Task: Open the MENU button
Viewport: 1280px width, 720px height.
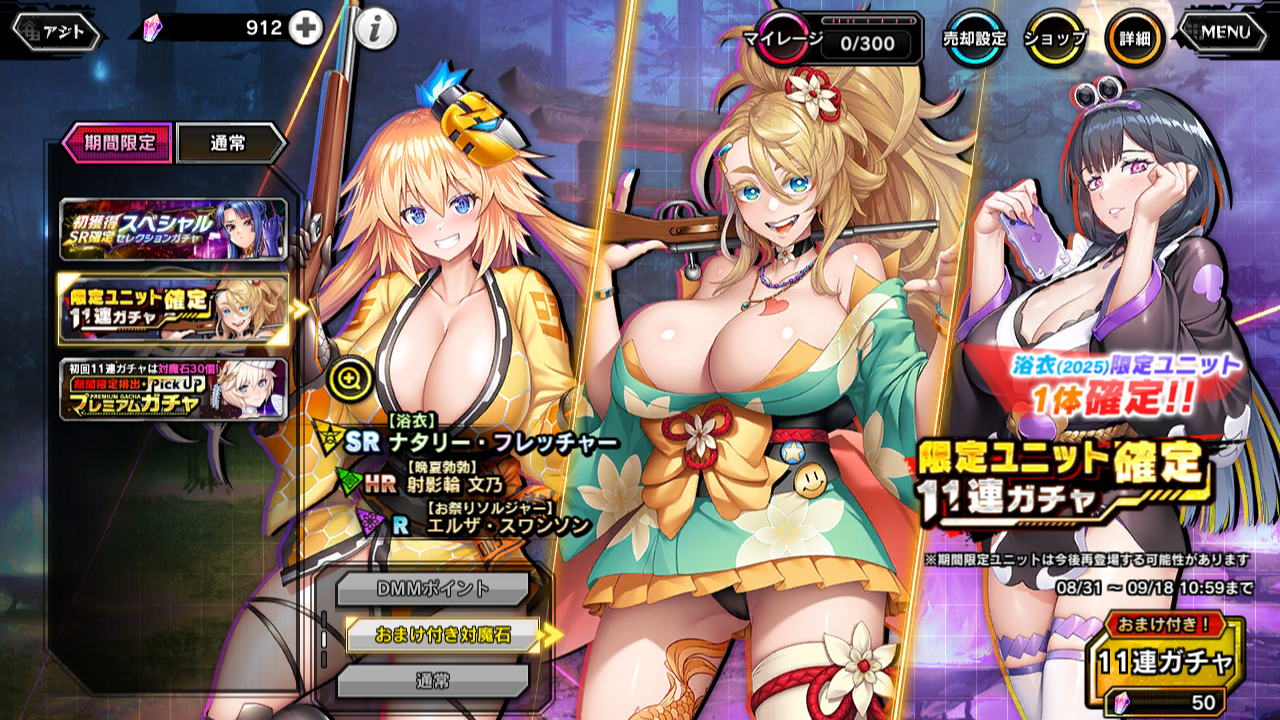Action: pos(1226,32)
